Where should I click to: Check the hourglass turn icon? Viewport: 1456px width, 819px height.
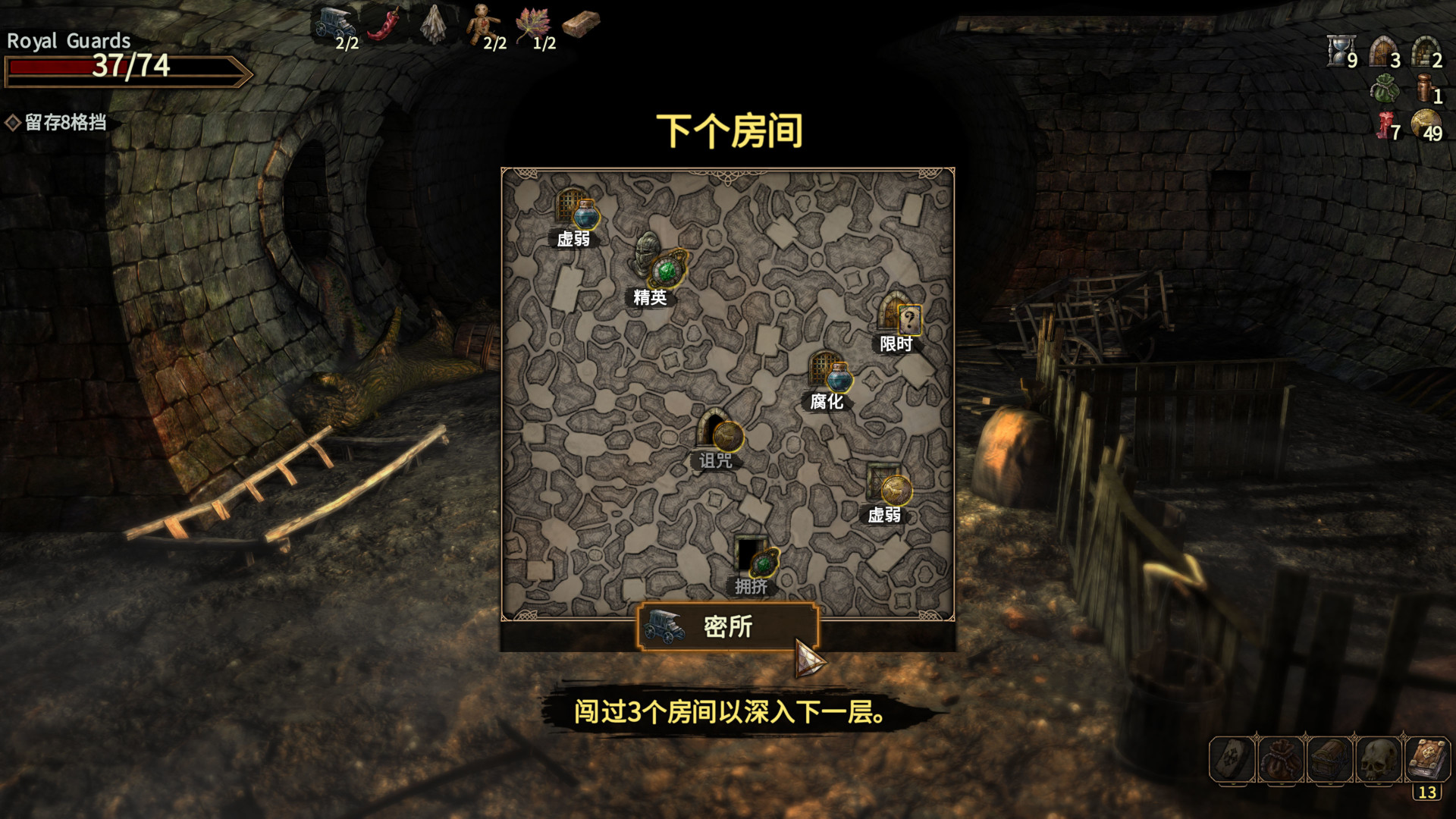1340,52
